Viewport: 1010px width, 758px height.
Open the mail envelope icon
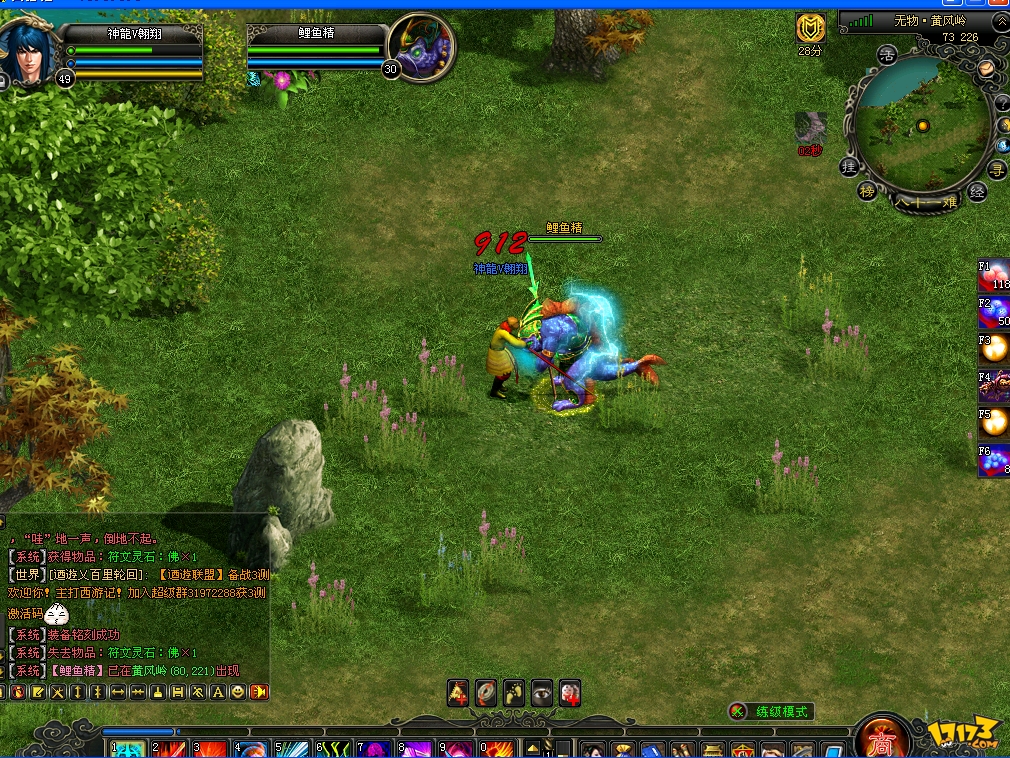coord(986,68)
